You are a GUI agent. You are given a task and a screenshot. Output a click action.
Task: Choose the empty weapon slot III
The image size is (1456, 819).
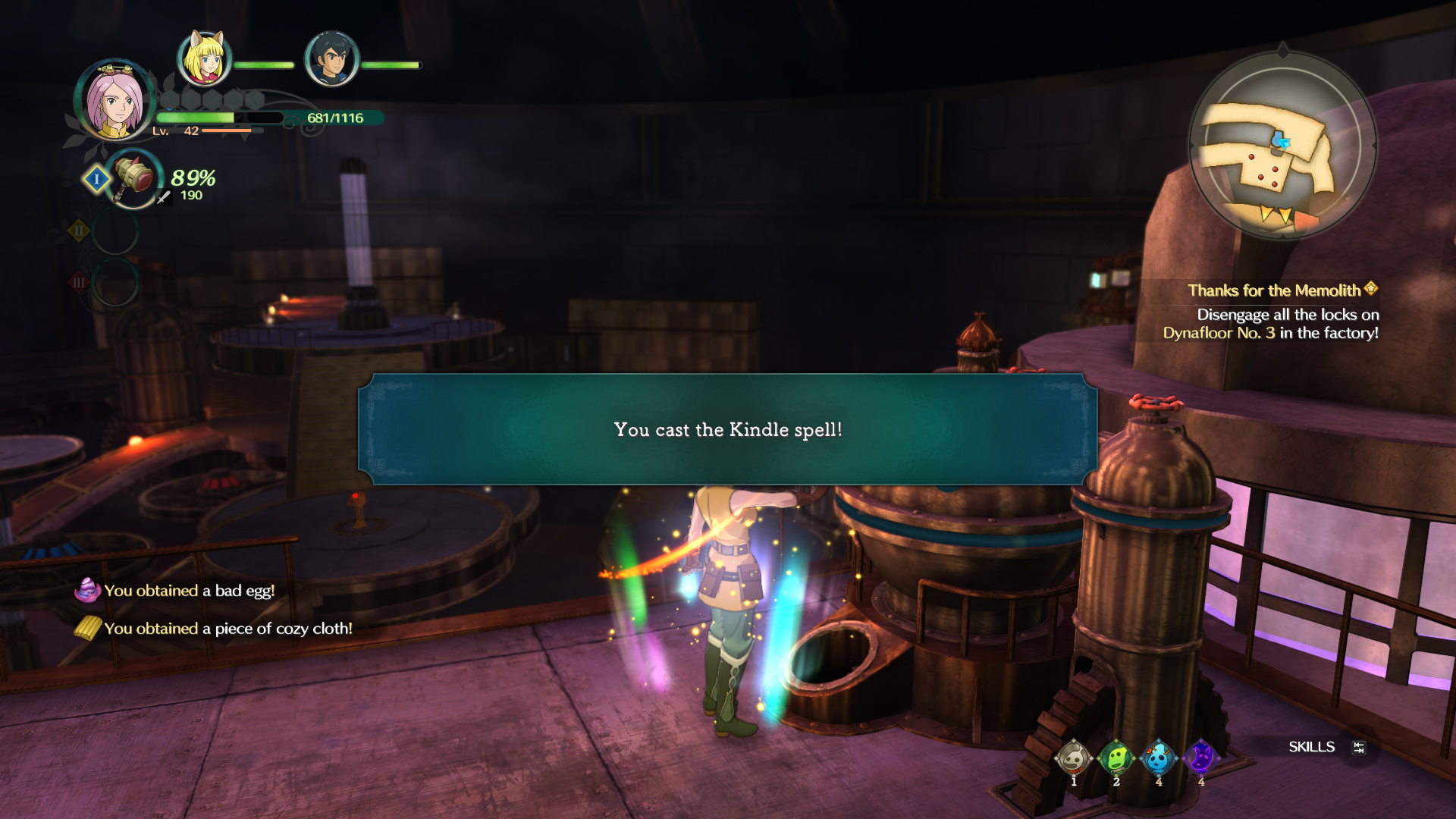(x=115, y=282)
